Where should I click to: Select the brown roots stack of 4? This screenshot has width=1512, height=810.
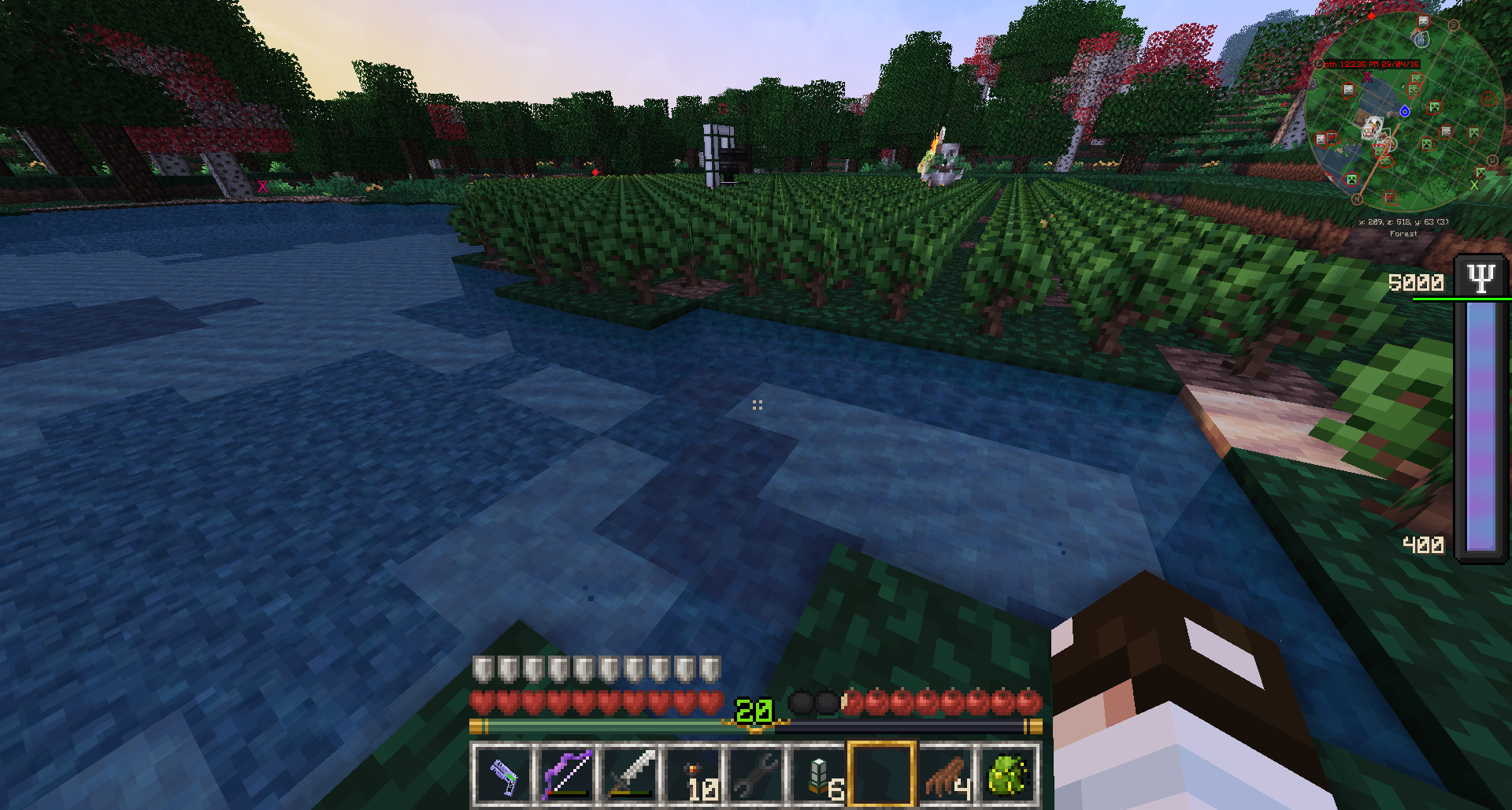coord(946,775)
